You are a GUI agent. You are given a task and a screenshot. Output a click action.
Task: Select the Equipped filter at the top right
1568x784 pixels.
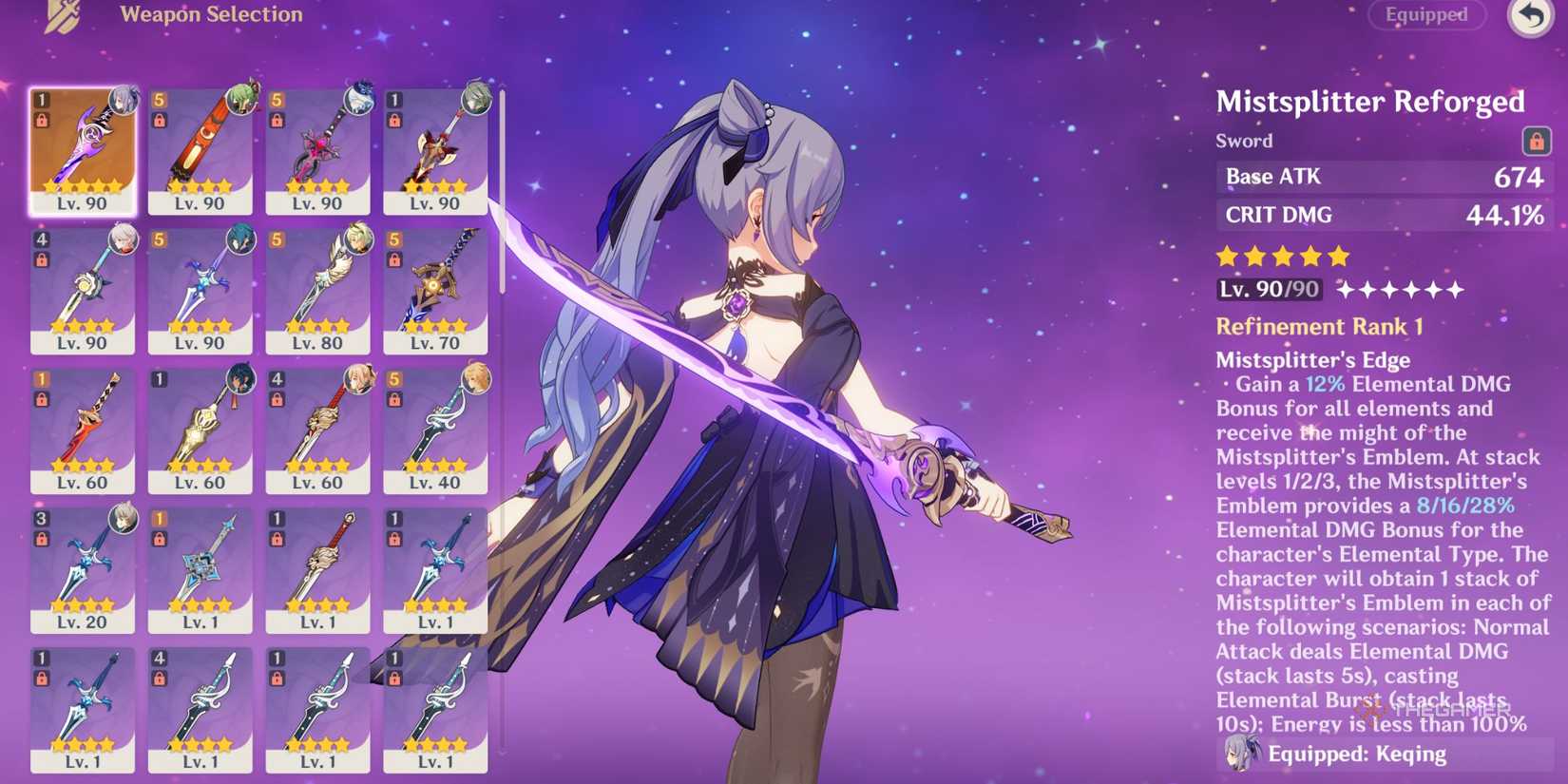1426,15
